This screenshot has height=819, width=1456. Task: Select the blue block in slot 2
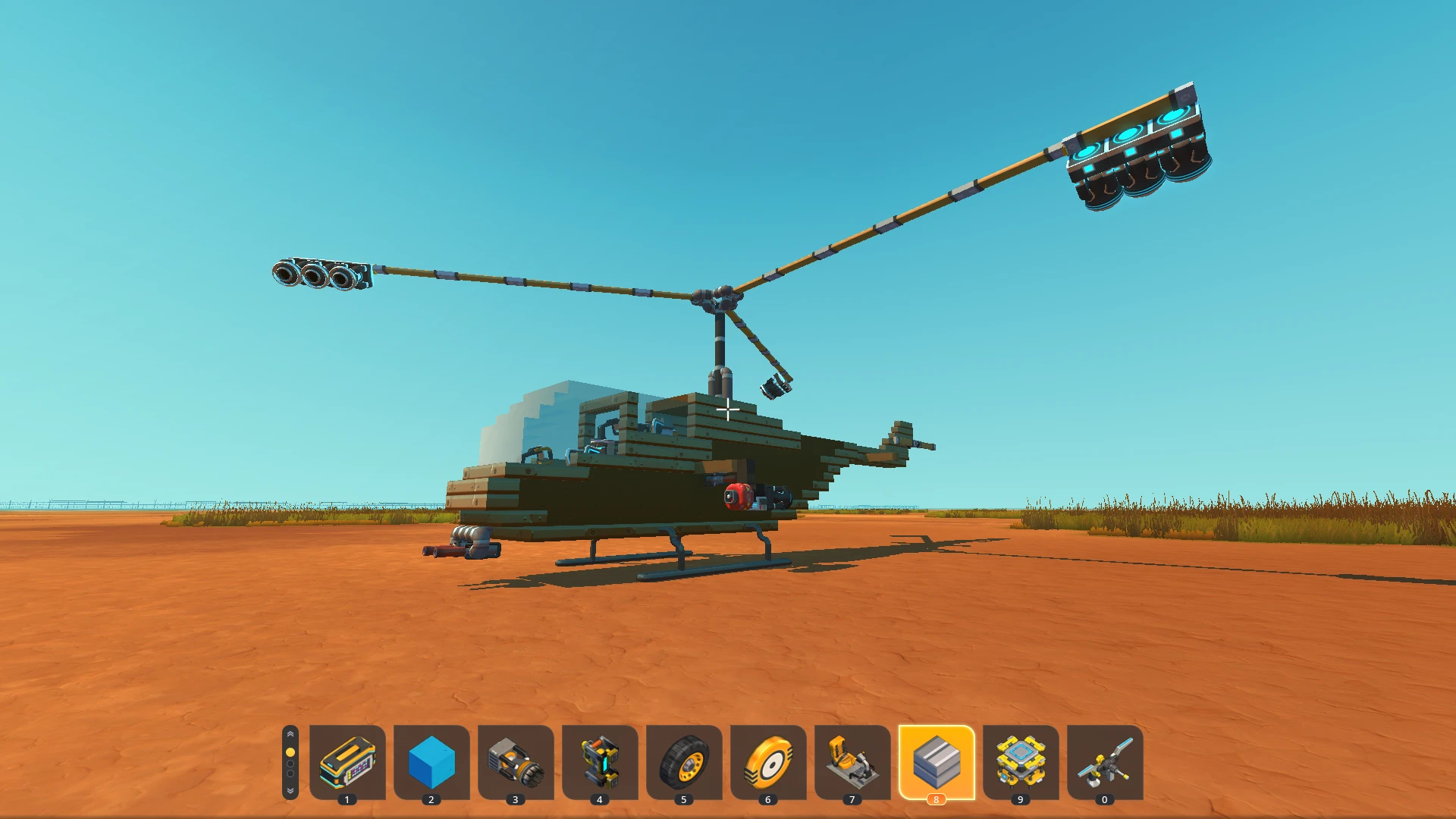(x=432, y=764)
